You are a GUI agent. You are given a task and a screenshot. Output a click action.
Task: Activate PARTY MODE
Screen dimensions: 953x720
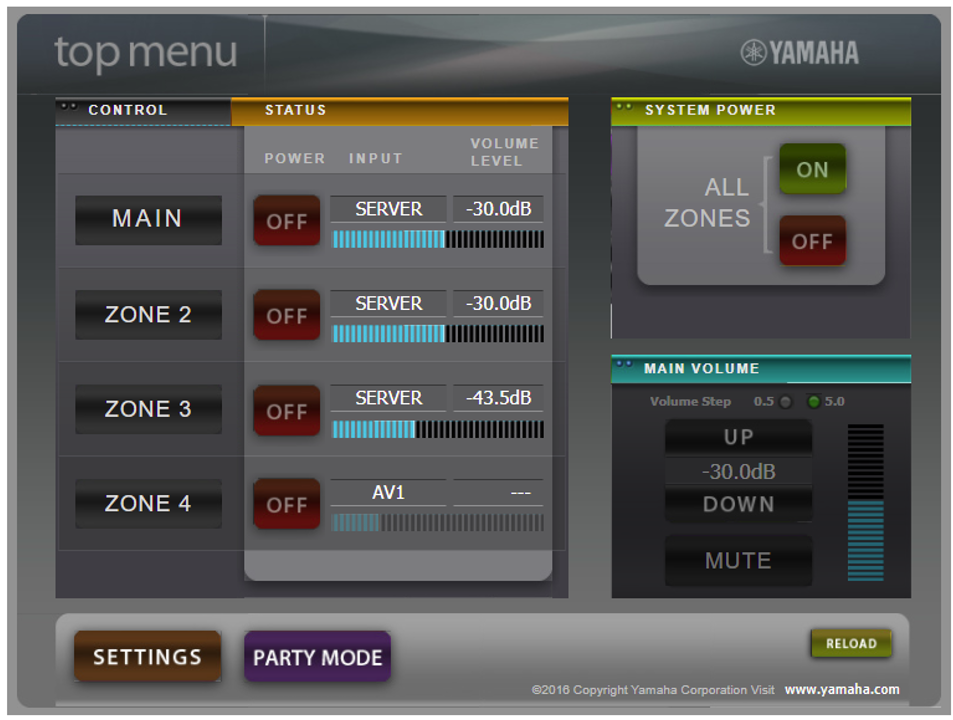[317, 657]
